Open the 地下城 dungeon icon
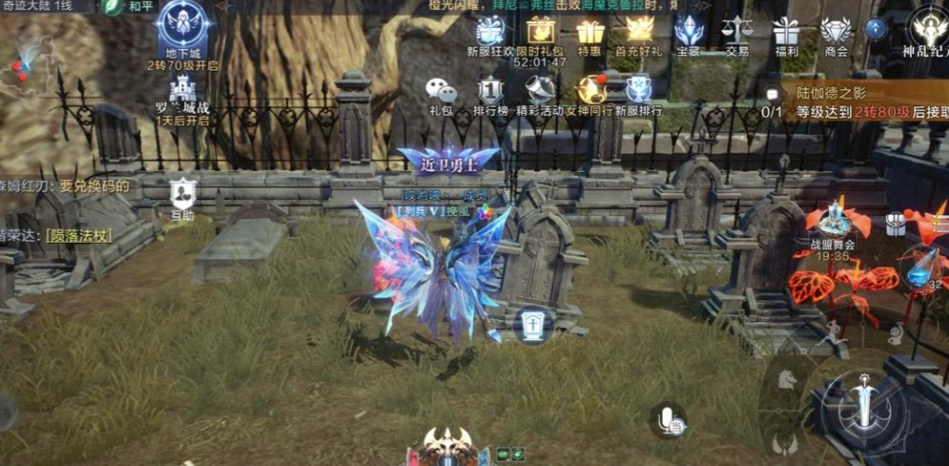Image resolution: width=949 pixels, height=466 pixels. (183, 27)
